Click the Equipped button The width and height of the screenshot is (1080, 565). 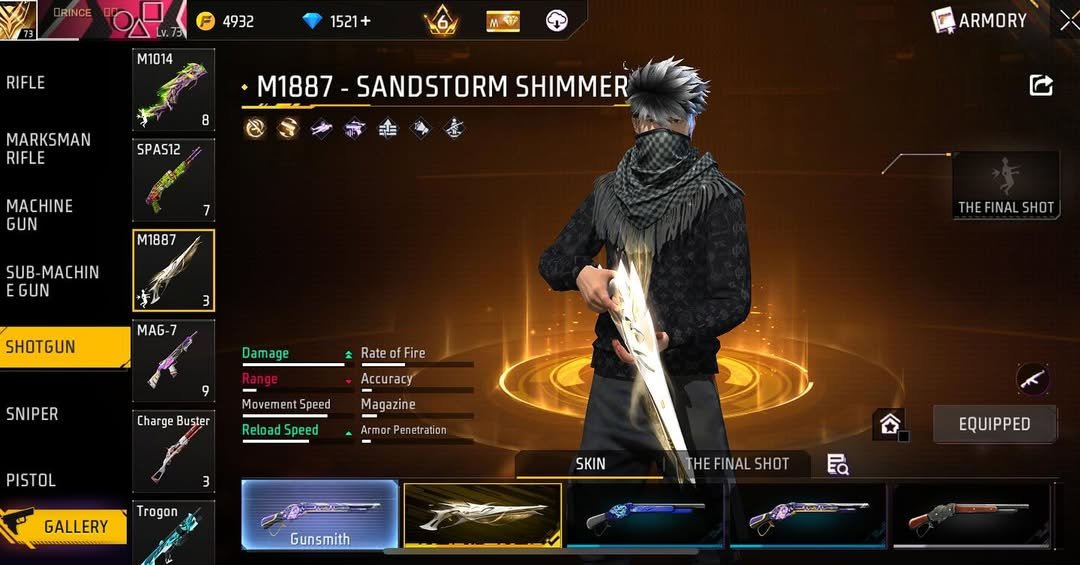[994, 424]
